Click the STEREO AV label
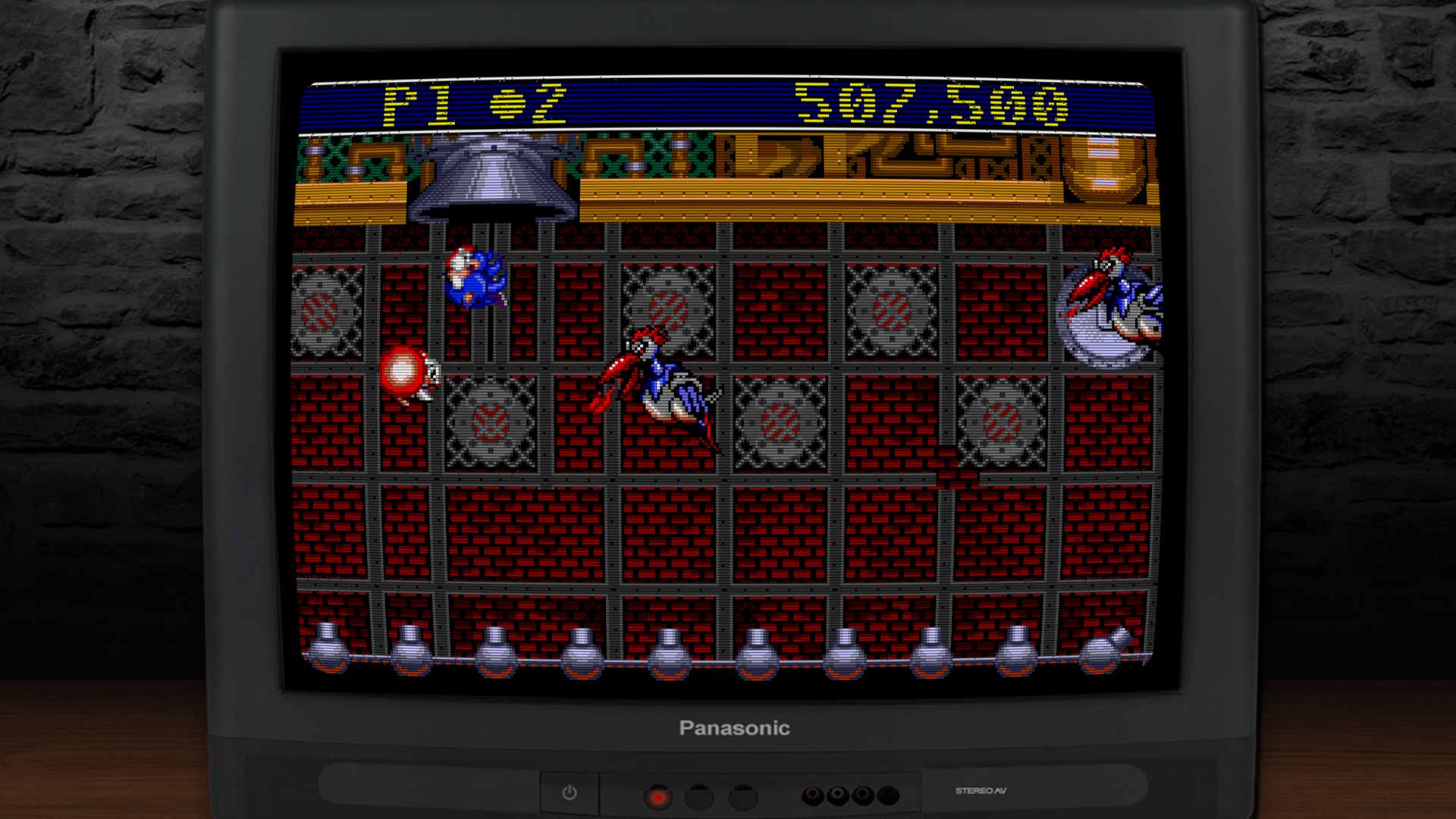 (x=981, y=791)
